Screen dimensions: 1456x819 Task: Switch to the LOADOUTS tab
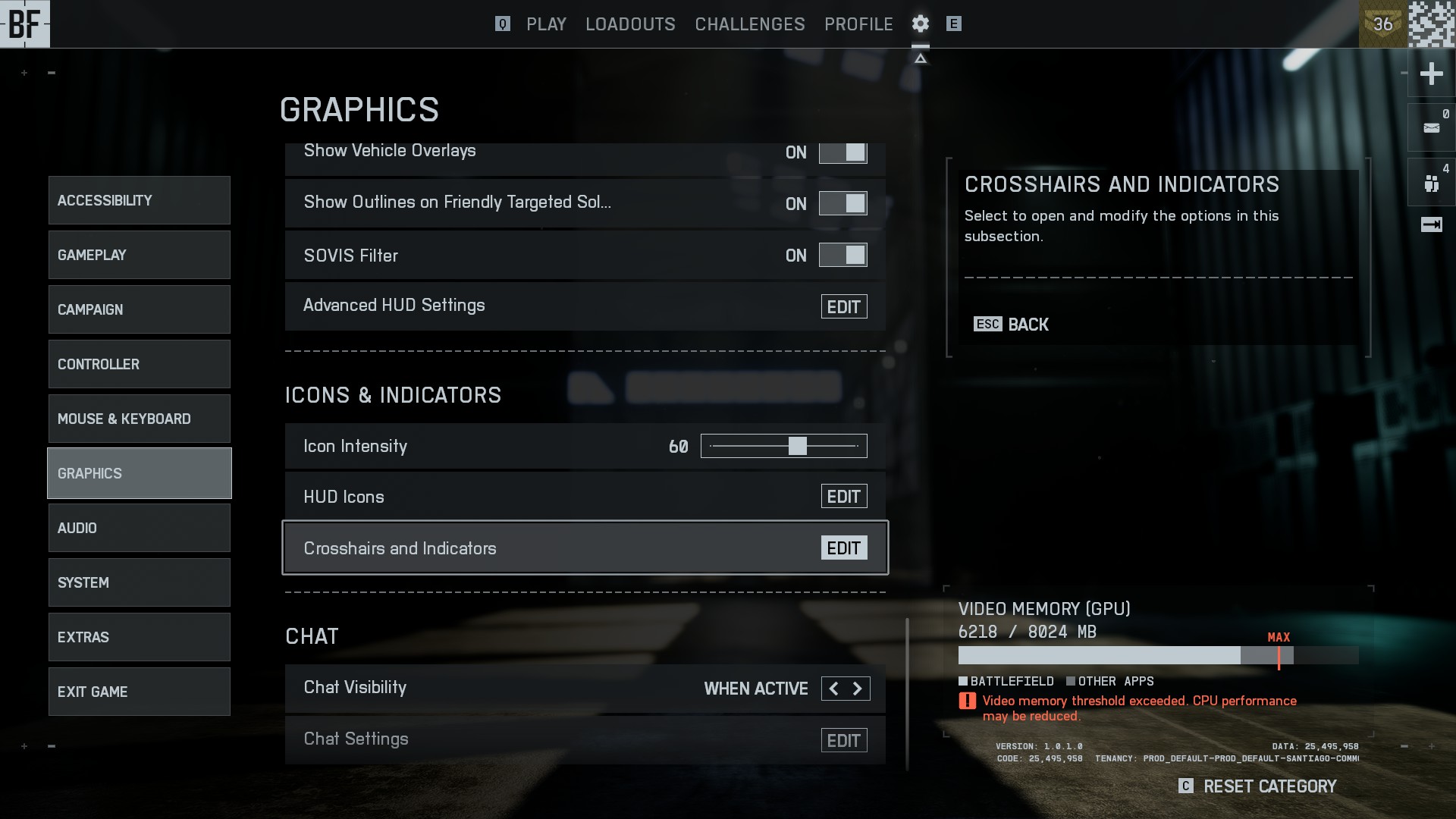point(630,24)
